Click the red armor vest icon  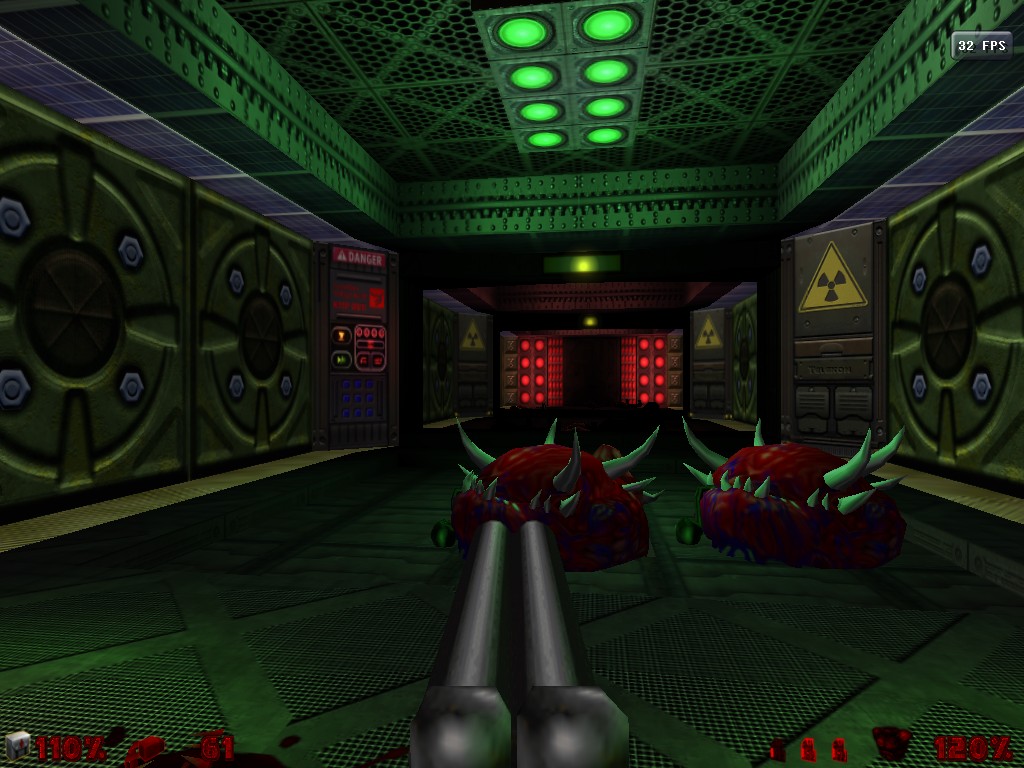point(890,745)
